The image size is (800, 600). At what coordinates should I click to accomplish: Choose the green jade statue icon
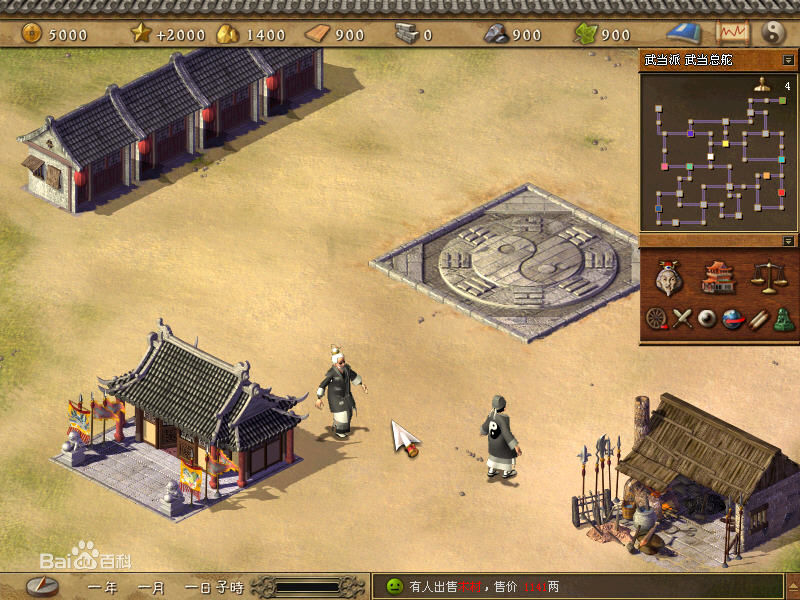coord(783,319)
